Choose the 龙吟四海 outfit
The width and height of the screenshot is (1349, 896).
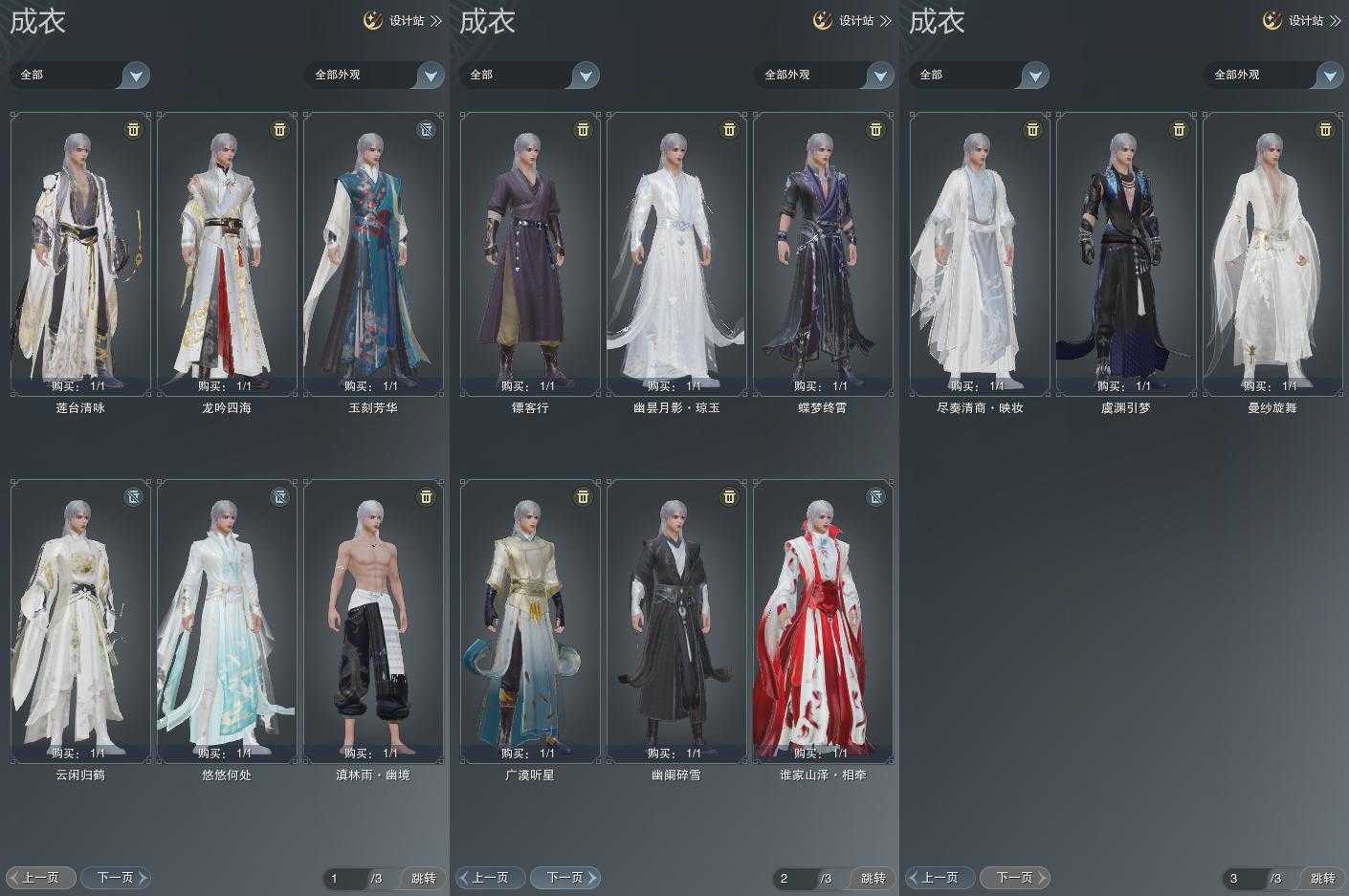[x=227, y=253]
